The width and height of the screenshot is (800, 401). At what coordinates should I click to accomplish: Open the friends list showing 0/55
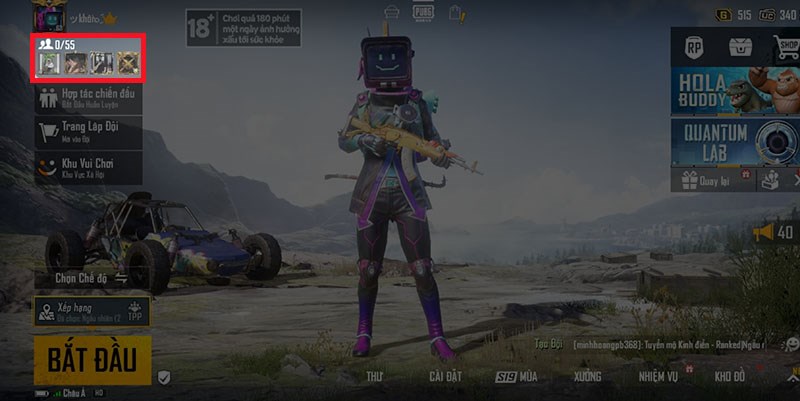coord(89,58)
